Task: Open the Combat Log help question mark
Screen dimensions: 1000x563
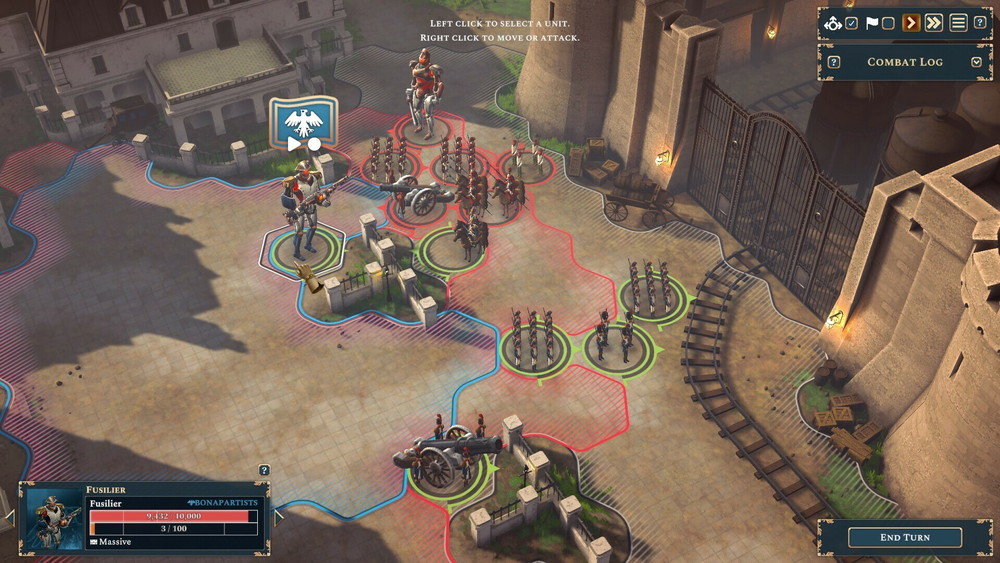Action: pos(834,62)
